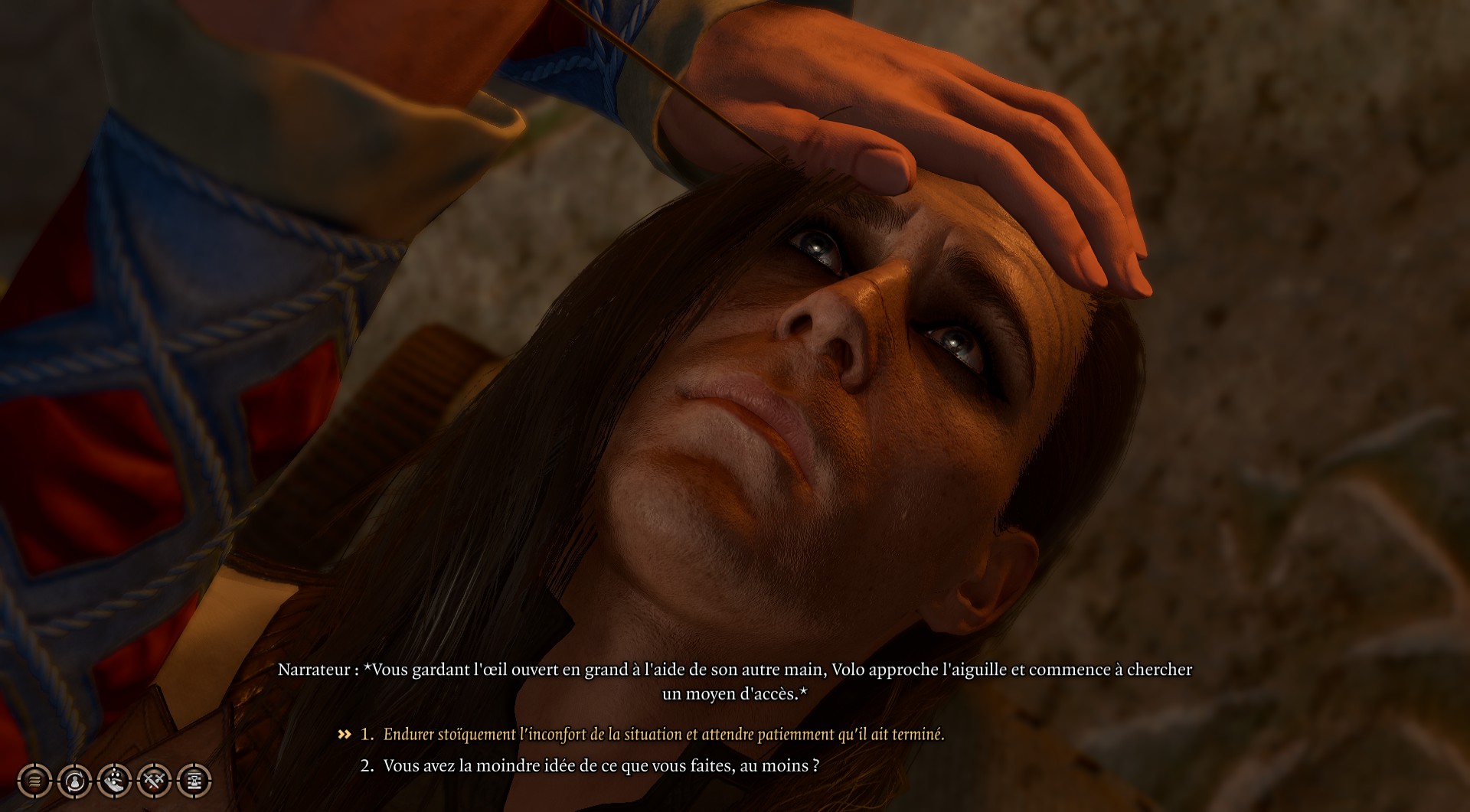Open the hourglass dialogue history icon

click(x=194, y=781)
